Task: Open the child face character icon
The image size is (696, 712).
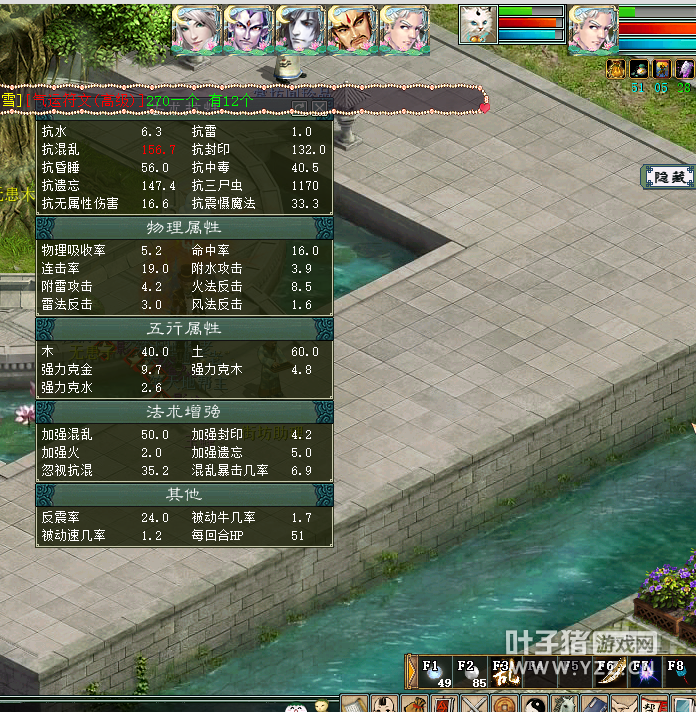Action: (x=385, y=704)
